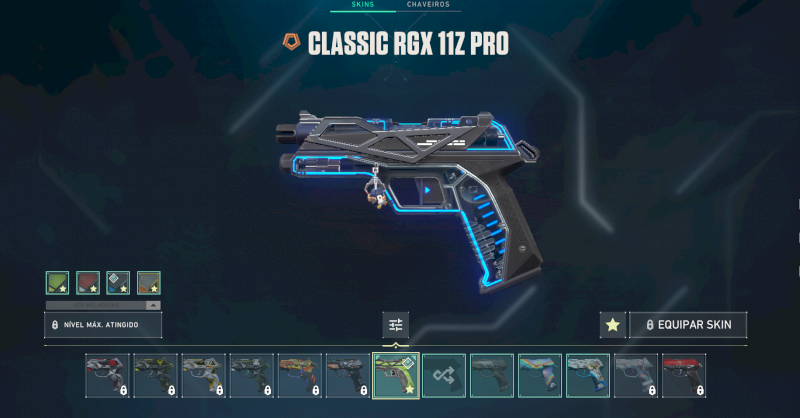Viewport: 800px width, 418px height.
Task: Select the orange flame Classic skin thumbnail
Action: 299,375
